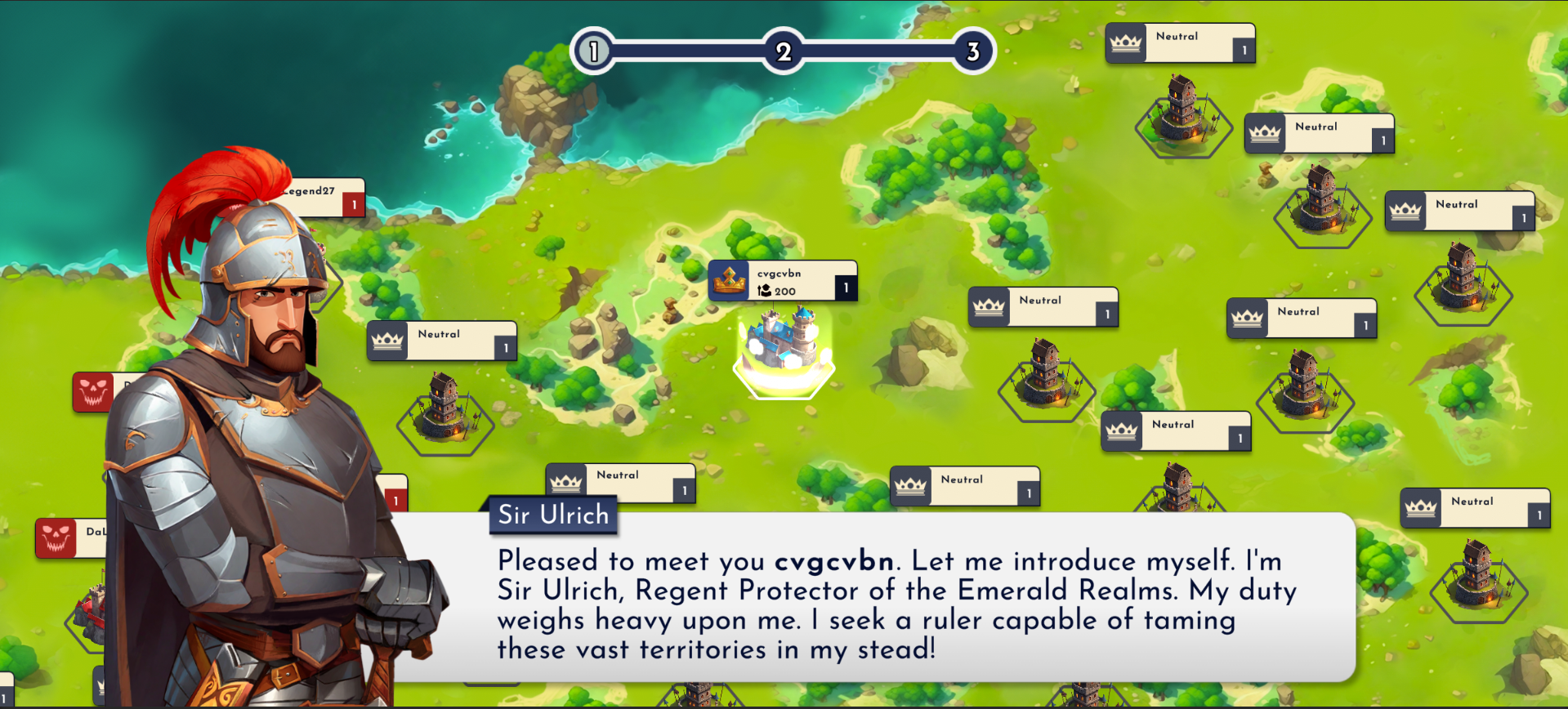The image size is (1568, 709).
Task: Click step 1 marker on the progress bar
Action: (x=592, y=51)
